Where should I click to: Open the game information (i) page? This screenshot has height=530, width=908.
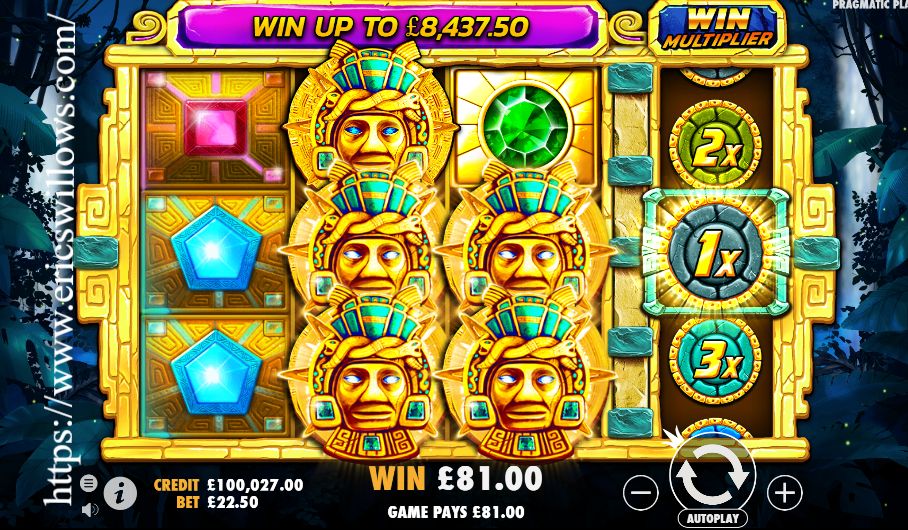pos(121,491)
